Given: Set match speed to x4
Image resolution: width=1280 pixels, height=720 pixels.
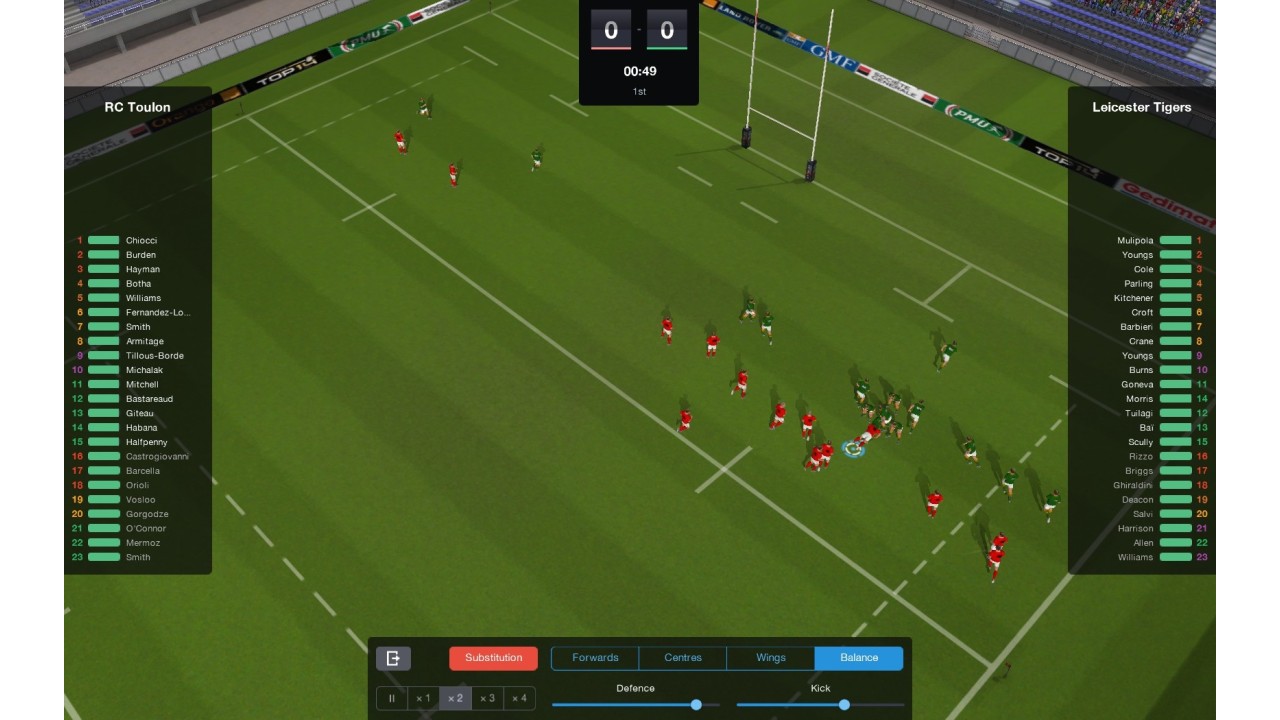Looking at the screenshot, I should tap(519, 698).
